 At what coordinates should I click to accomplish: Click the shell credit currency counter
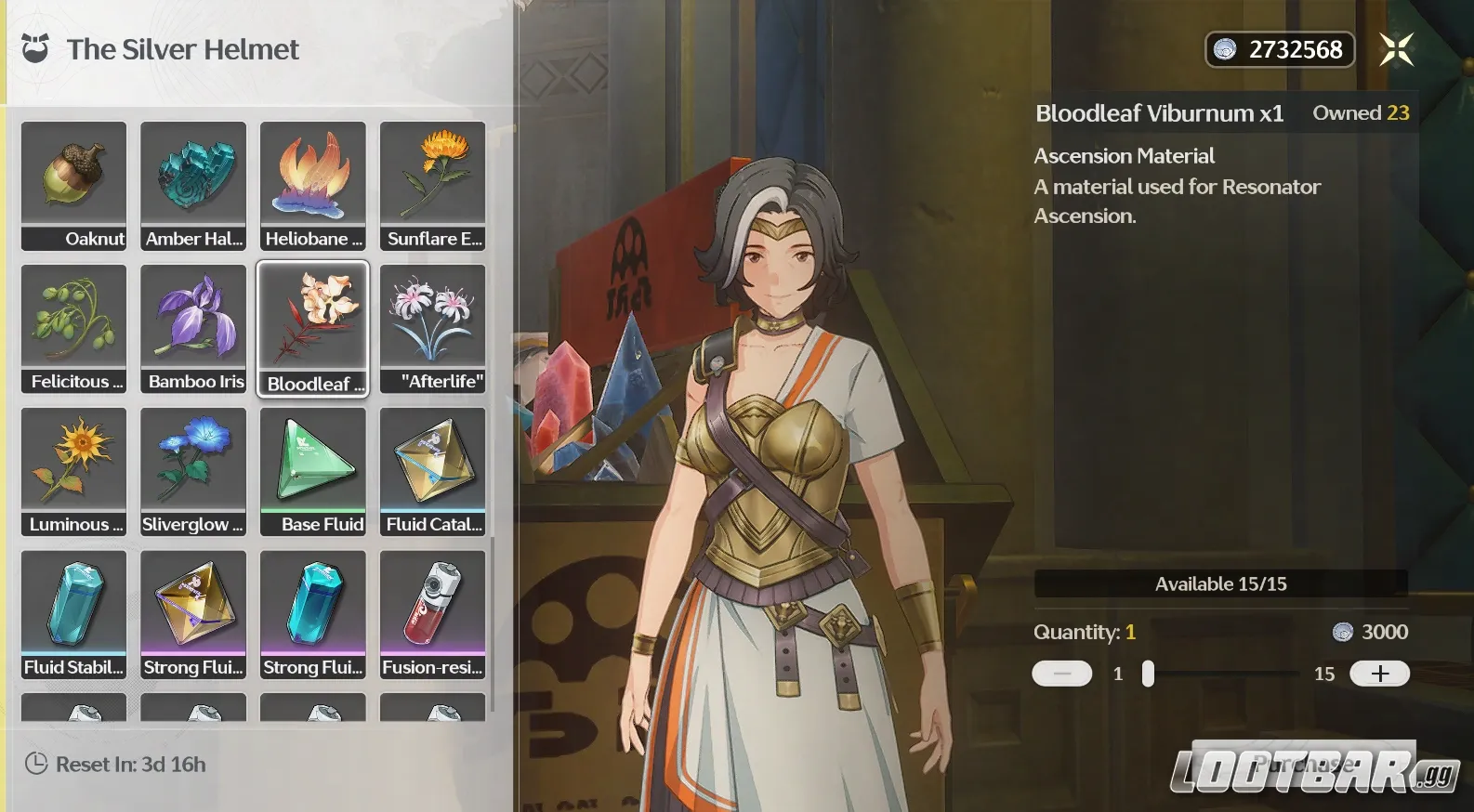tap(1280, 49)
